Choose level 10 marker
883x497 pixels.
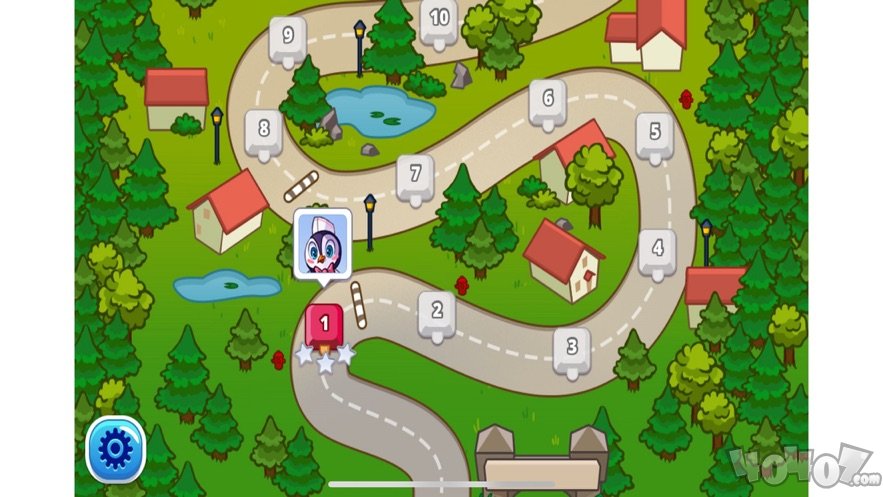coord(439,19)
